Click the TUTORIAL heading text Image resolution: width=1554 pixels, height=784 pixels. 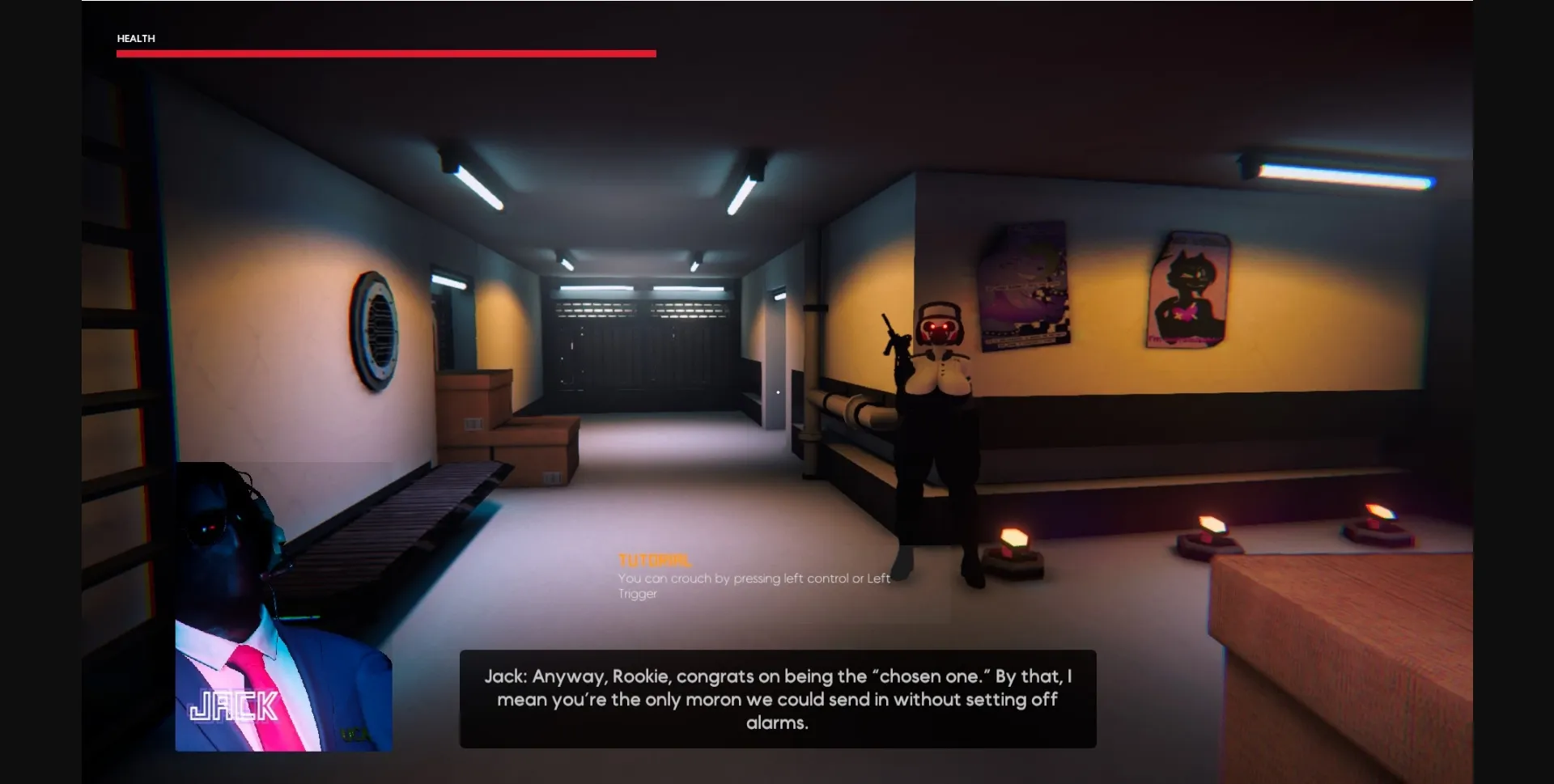point(655,559)
